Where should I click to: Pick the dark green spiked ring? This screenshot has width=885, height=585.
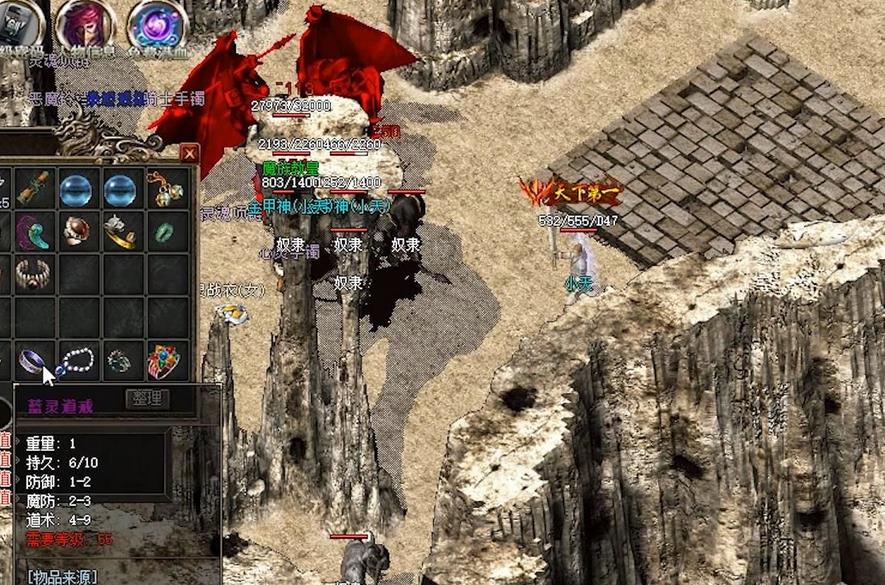coord(121,361)
